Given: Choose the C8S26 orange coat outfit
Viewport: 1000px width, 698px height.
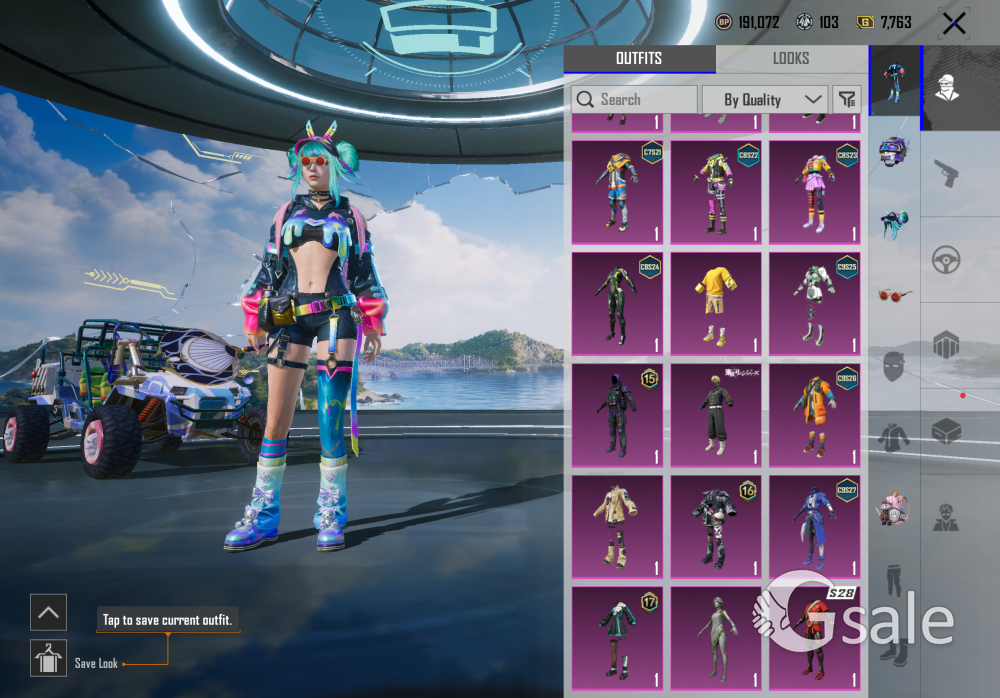Looking at the screenshot, I should 814,415.
